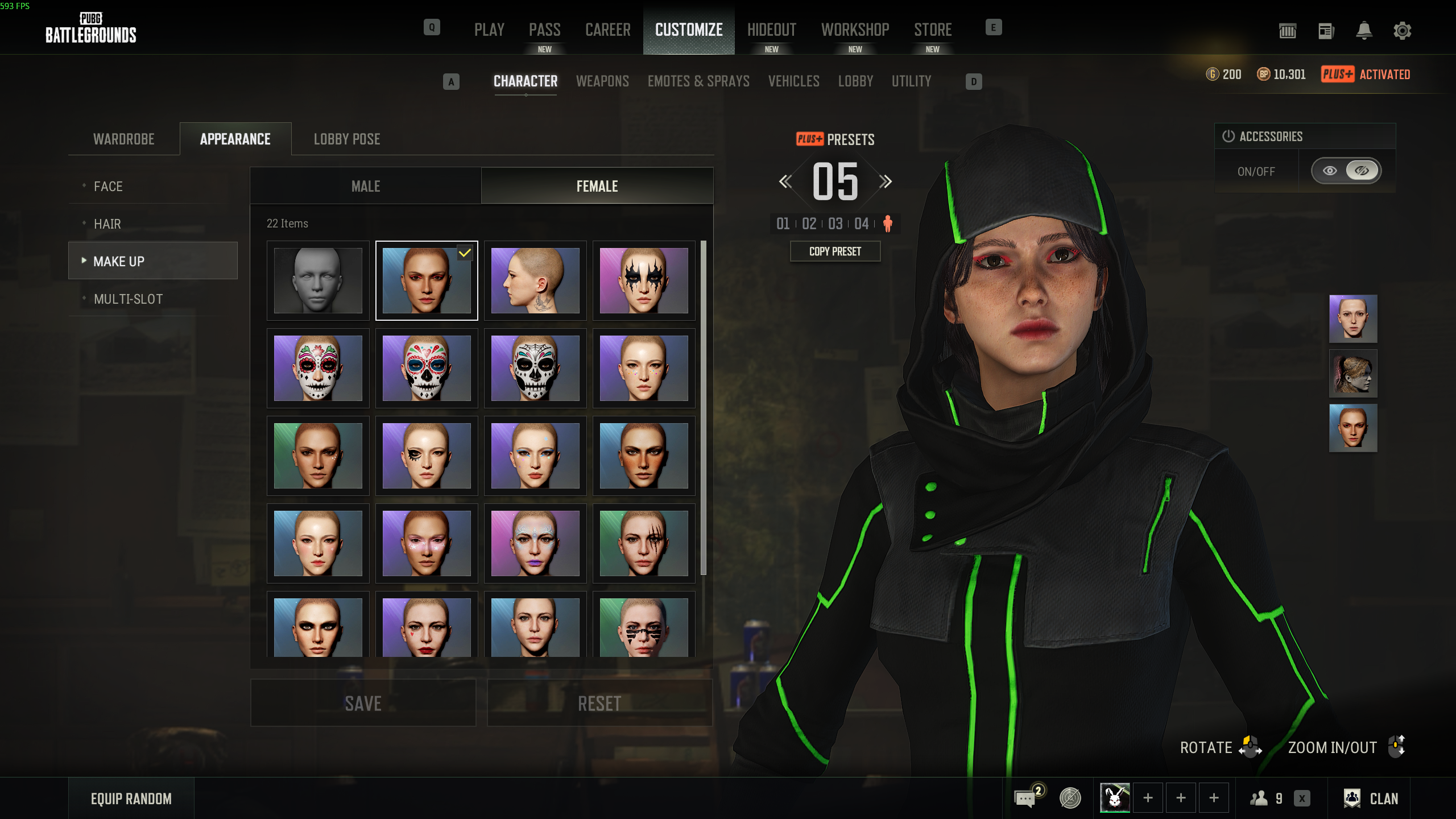The width and height of the screenshot is (1456, 819).
Task: Go to the next preset arrow
Action: [885, 182]
